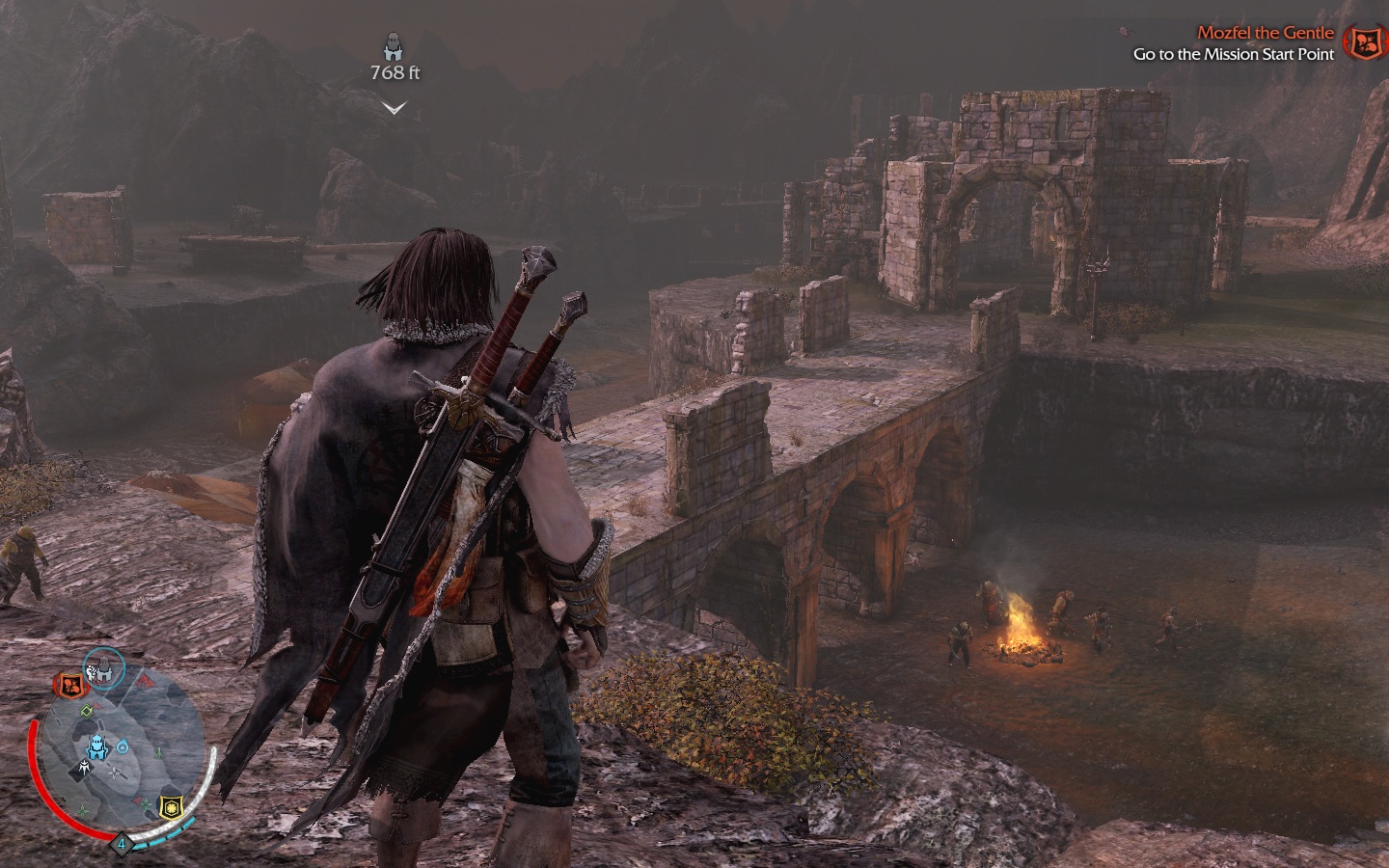Click the yellow shield marker on minimap

171,806
